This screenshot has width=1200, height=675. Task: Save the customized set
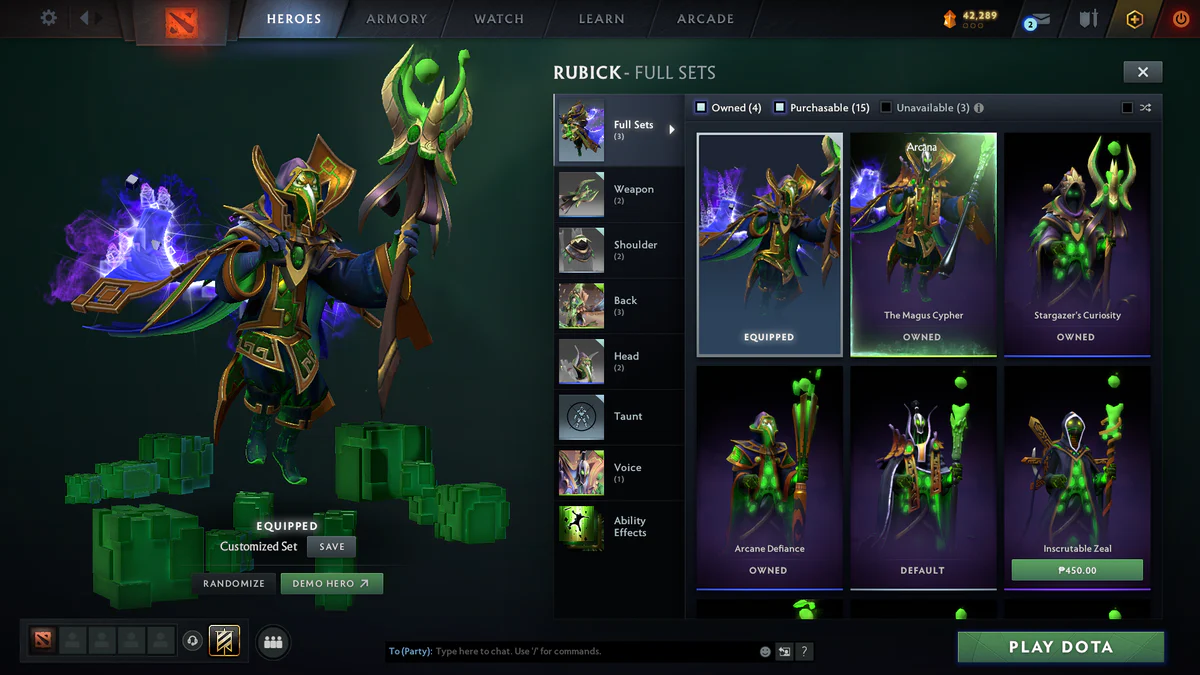[x=332, y=547]
